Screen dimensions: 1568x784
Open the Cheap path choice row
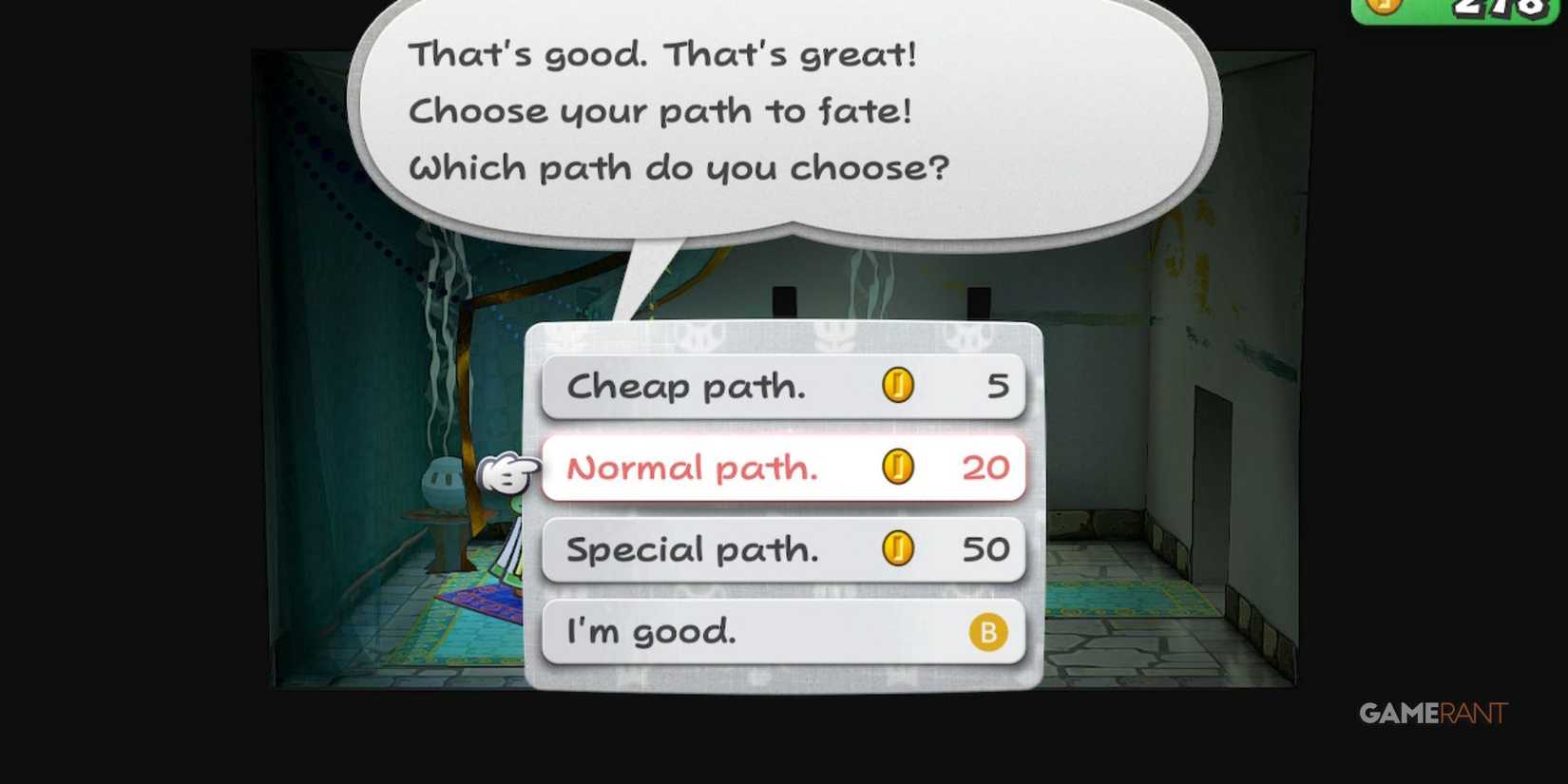(722, 386)
